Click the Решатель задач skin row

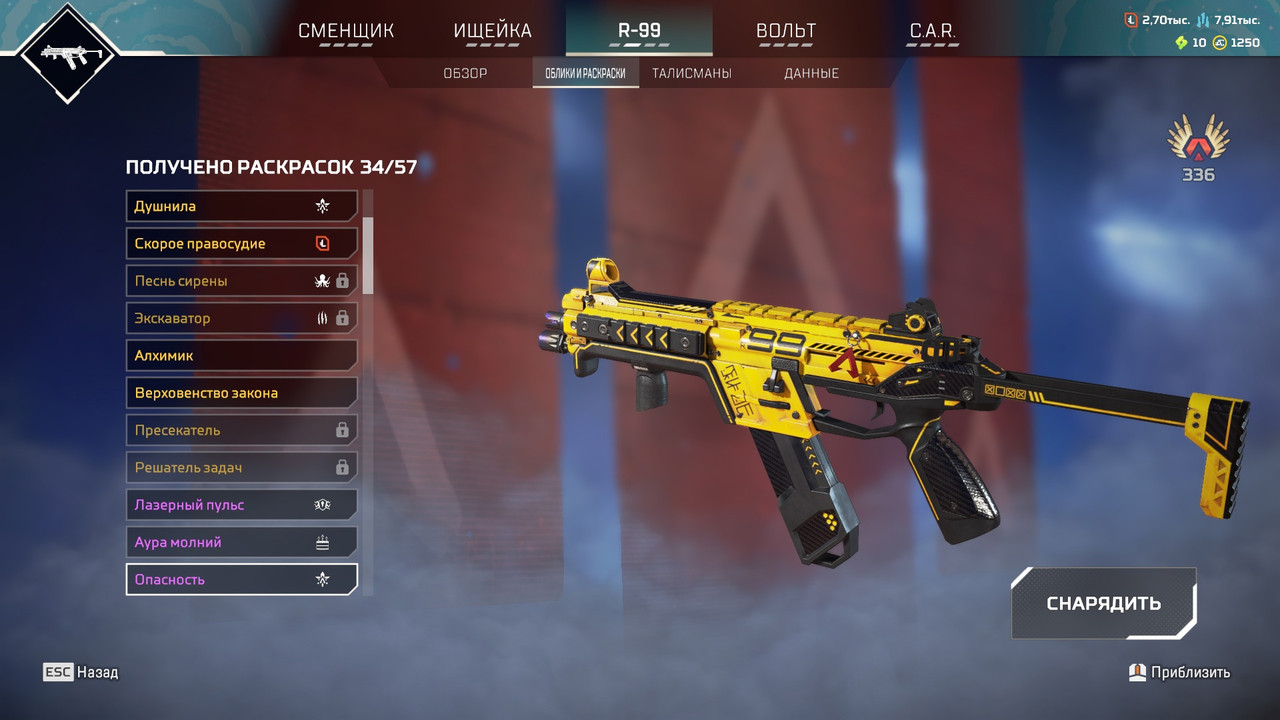coord(242,467)
